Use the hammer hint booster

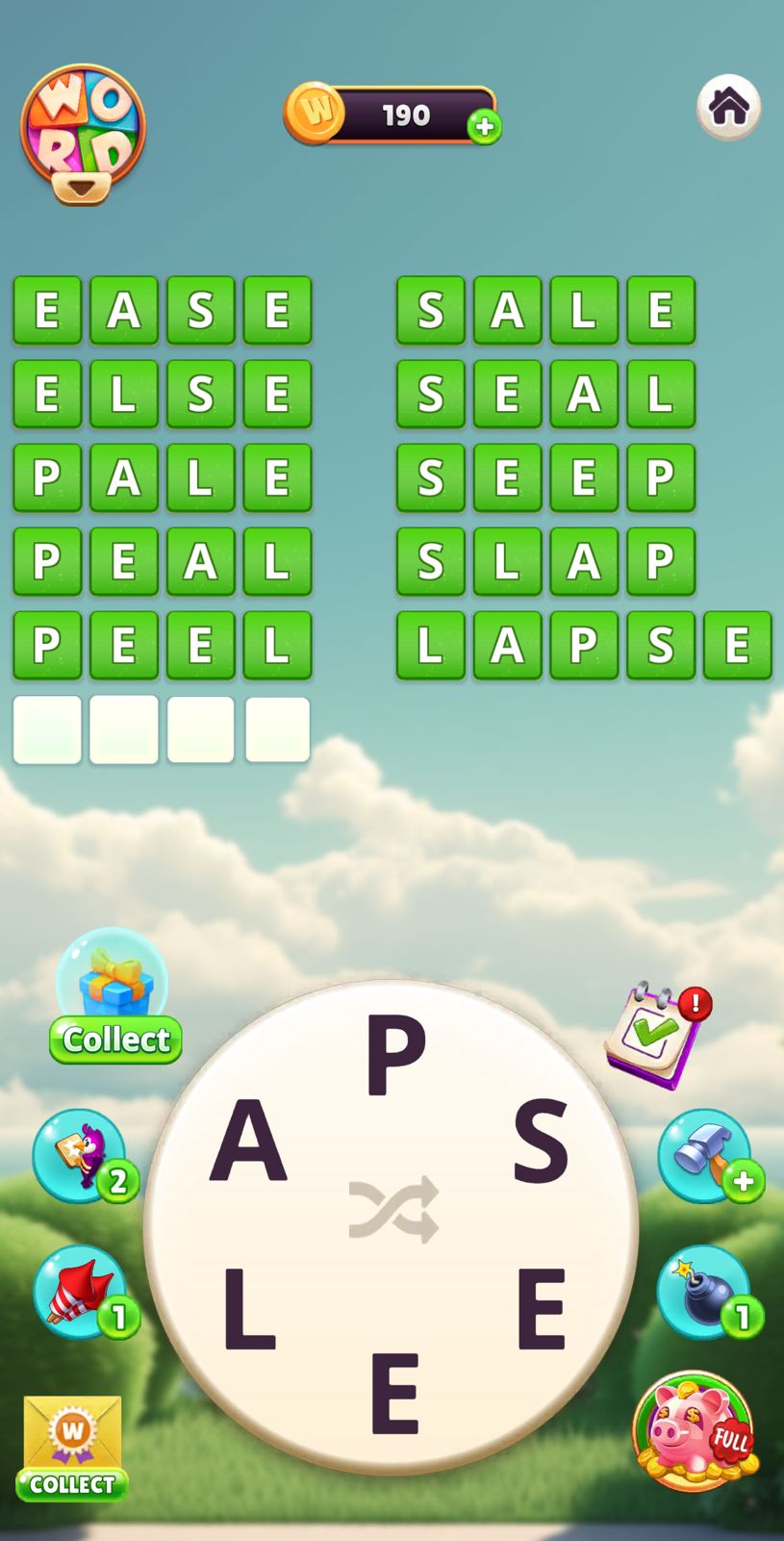coord(705,1154)
